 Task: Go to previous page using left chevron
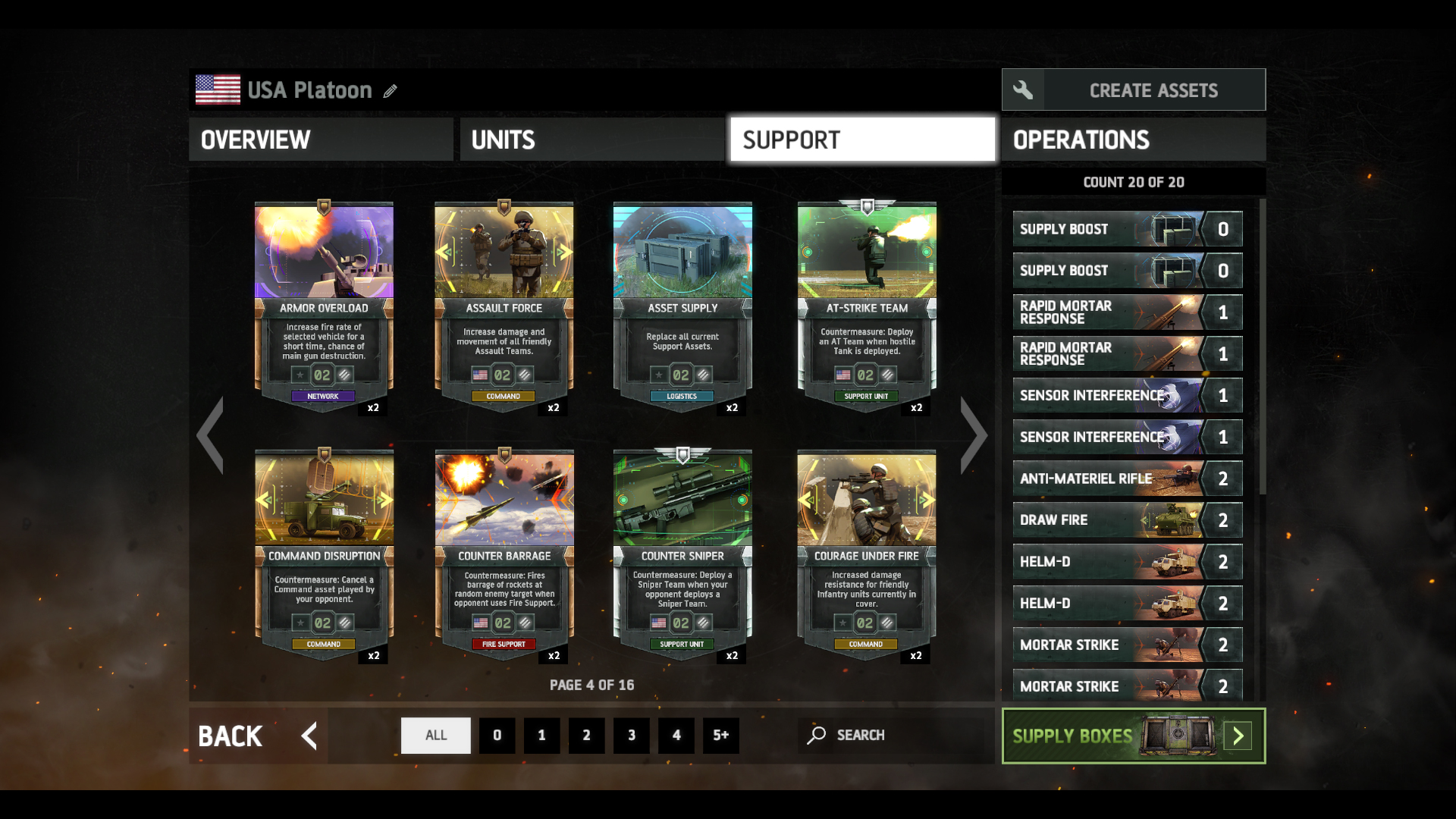point(210,435)
